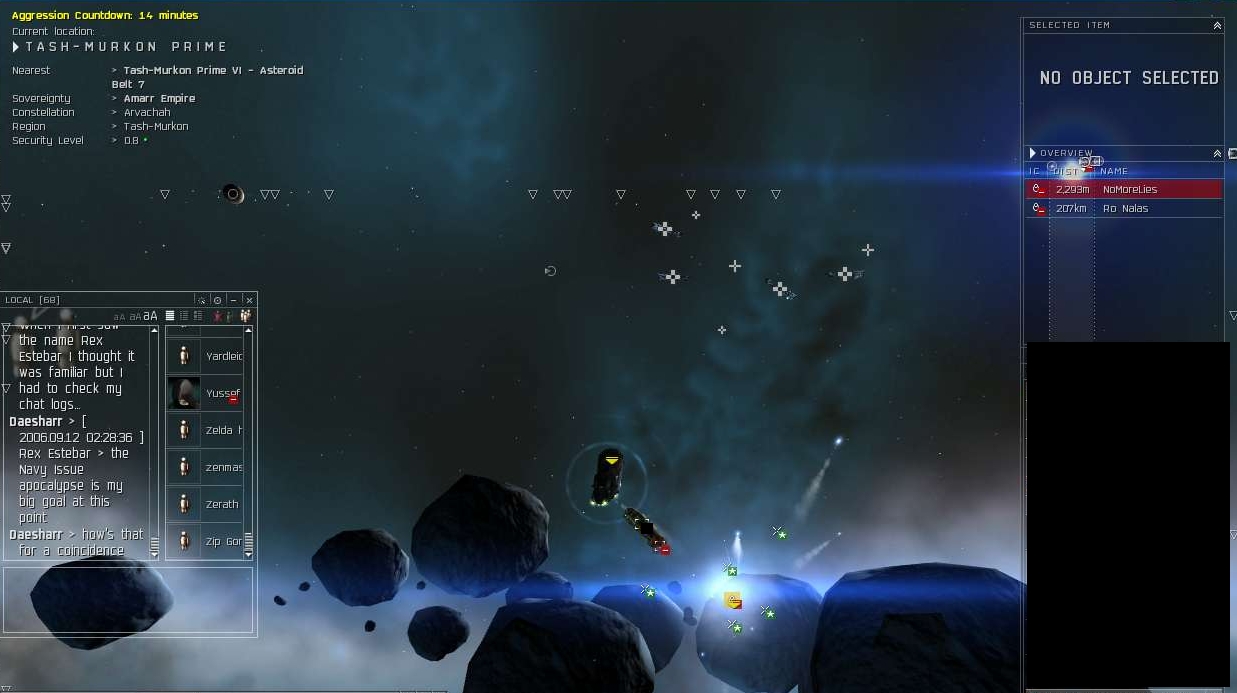The height and width of the screenshot is (693, 1237).
Task: Select zenmas in the Local member list
Action: pos(222,467)
